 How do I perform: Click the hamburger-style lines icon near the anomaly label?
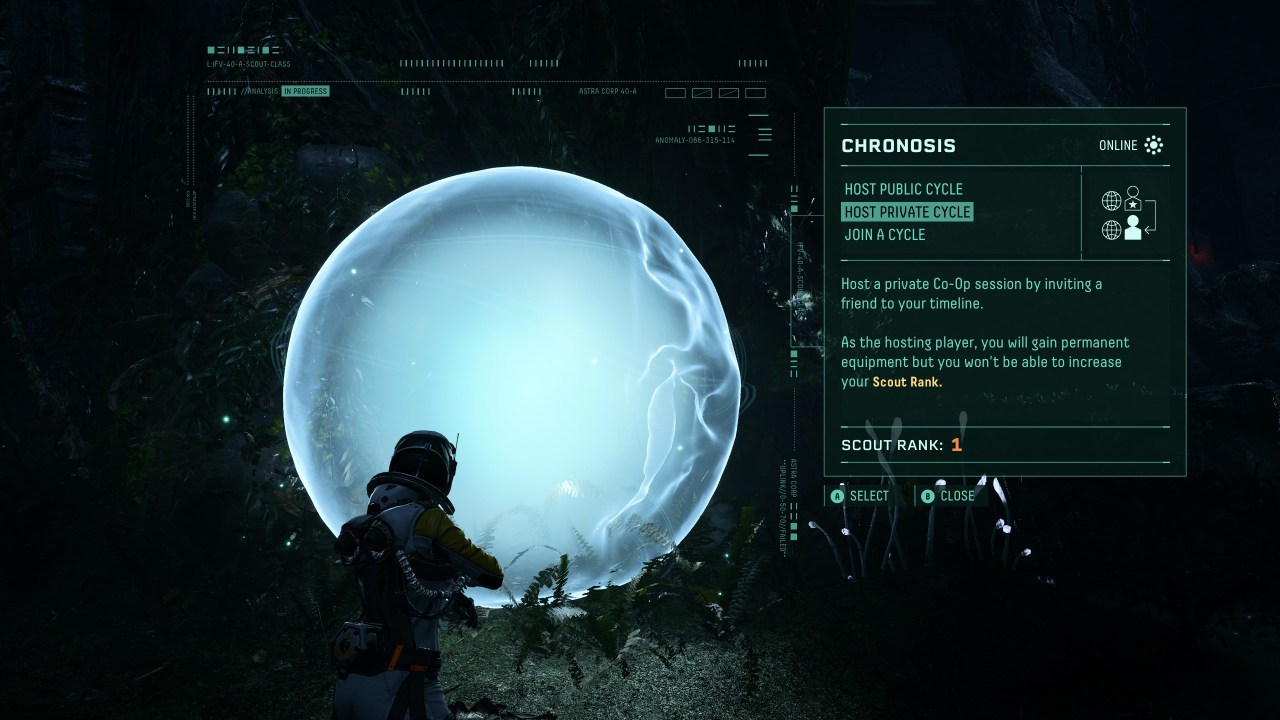click(x=765, y=132)
